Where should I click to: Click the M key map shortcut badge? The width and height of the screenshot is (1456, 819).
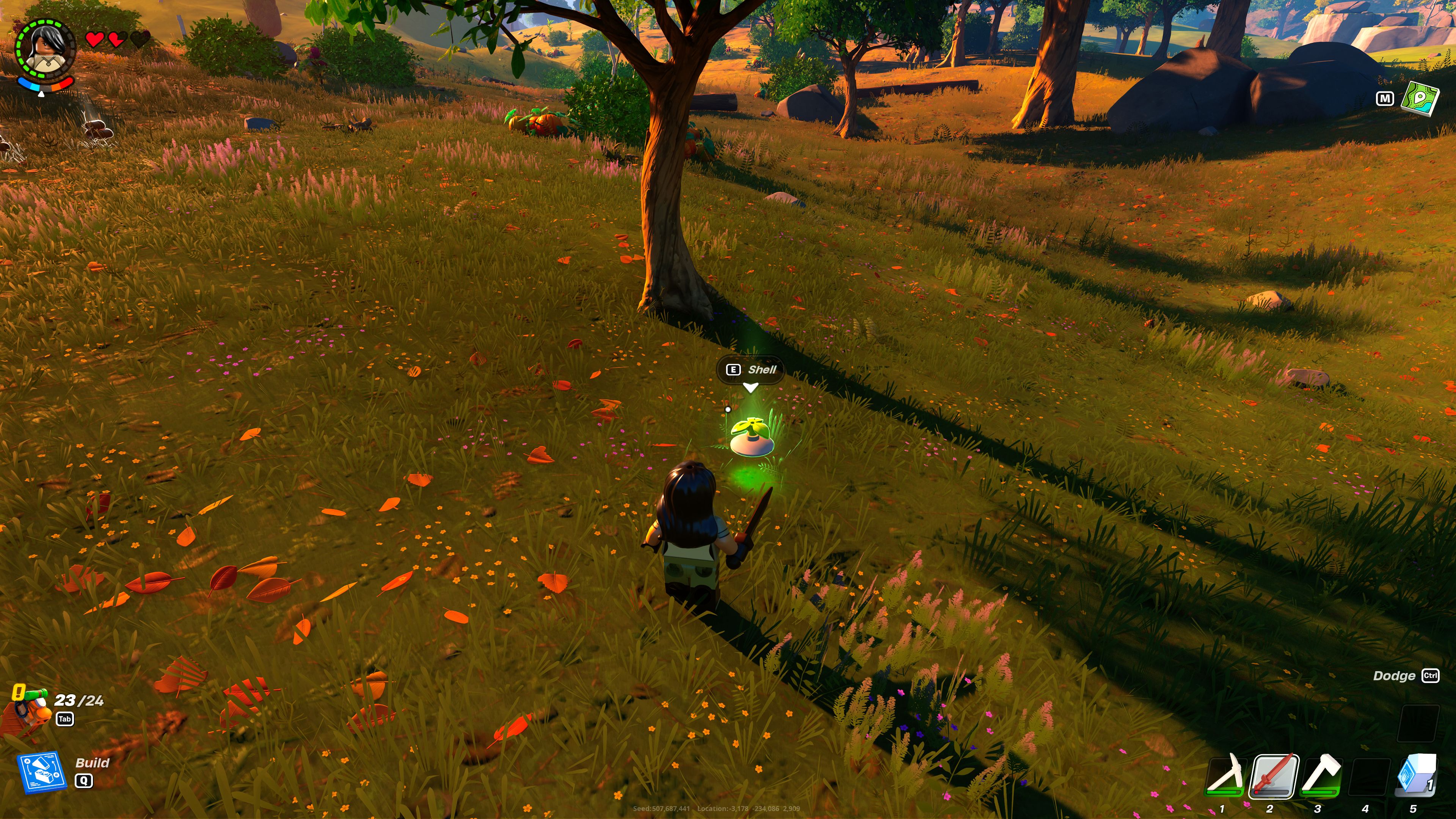(x=1385, y=99)
